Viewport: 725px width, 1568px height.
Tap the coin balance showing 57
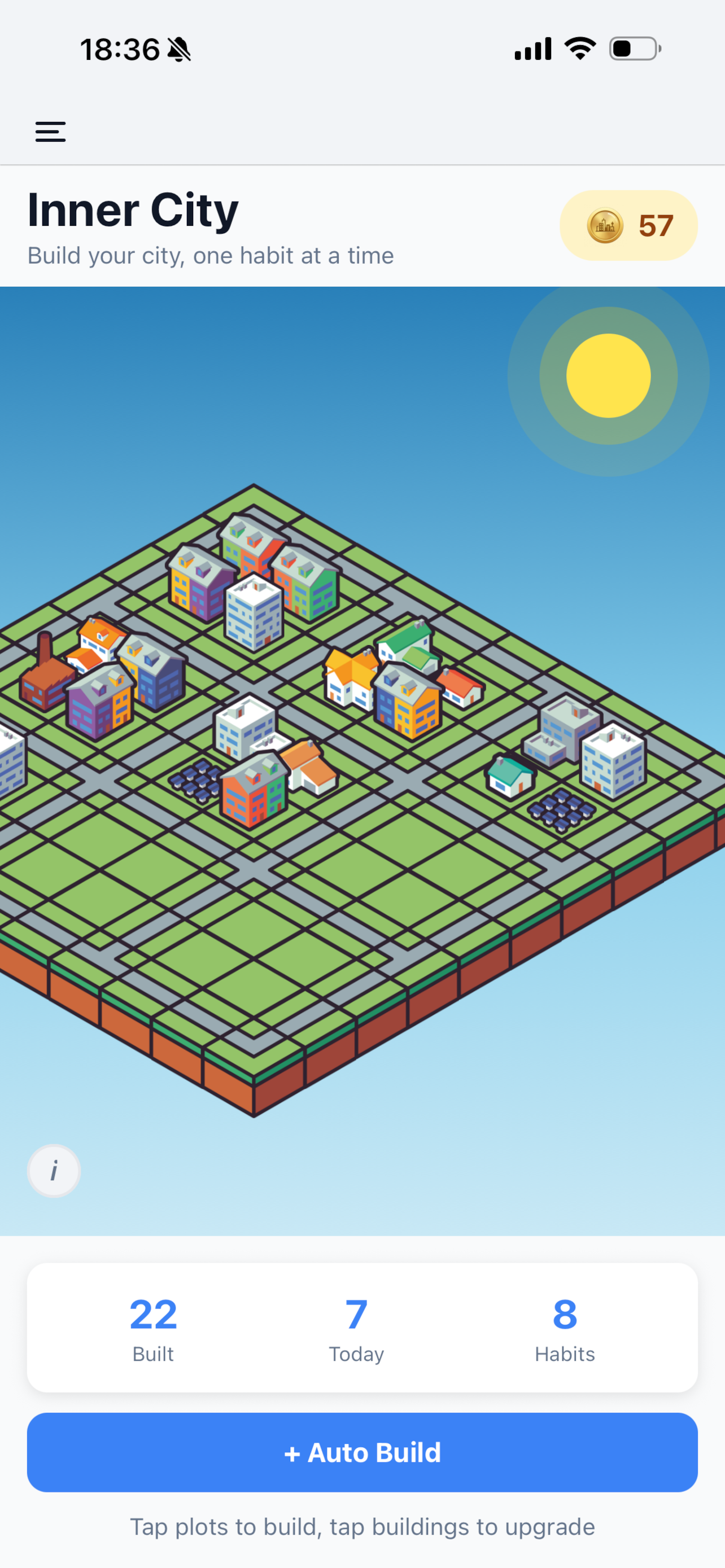(x=628, y=225)
